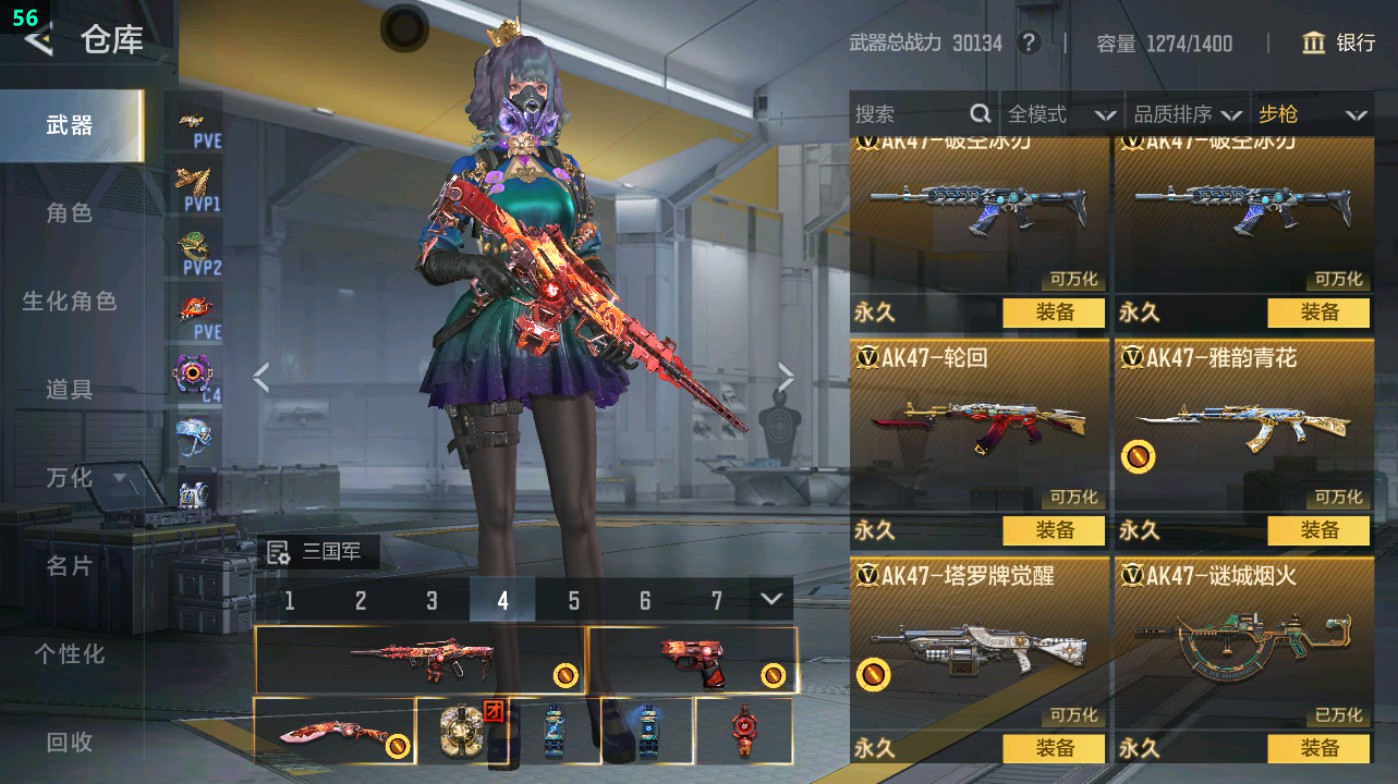The height and width of the screenshot is (784, 1398).
Task: Open the 步枪 weapon type dropdown
Action: [1312, 115]
